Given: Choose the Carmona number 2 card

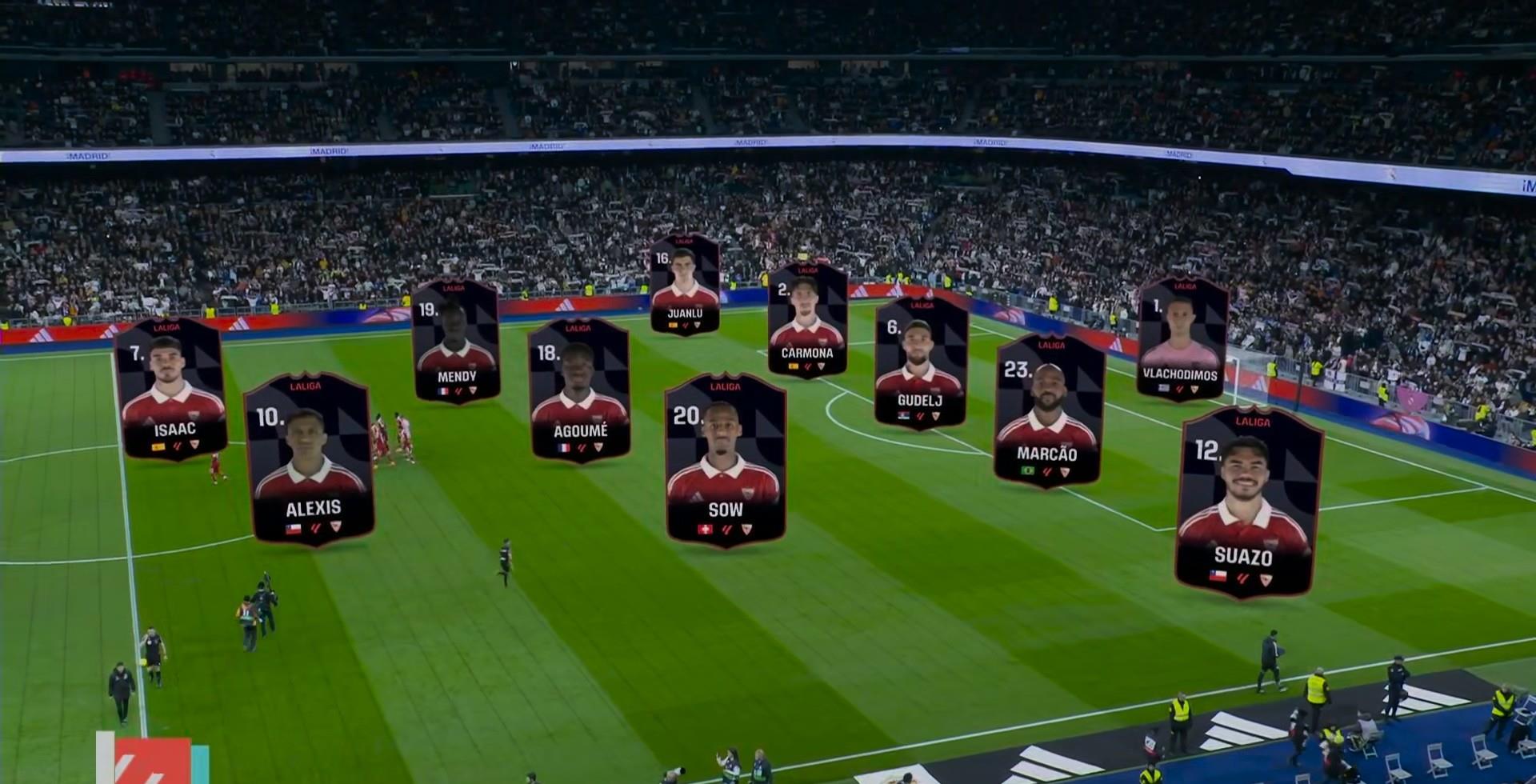Looking at the screenshot, I should click(807, 318).
